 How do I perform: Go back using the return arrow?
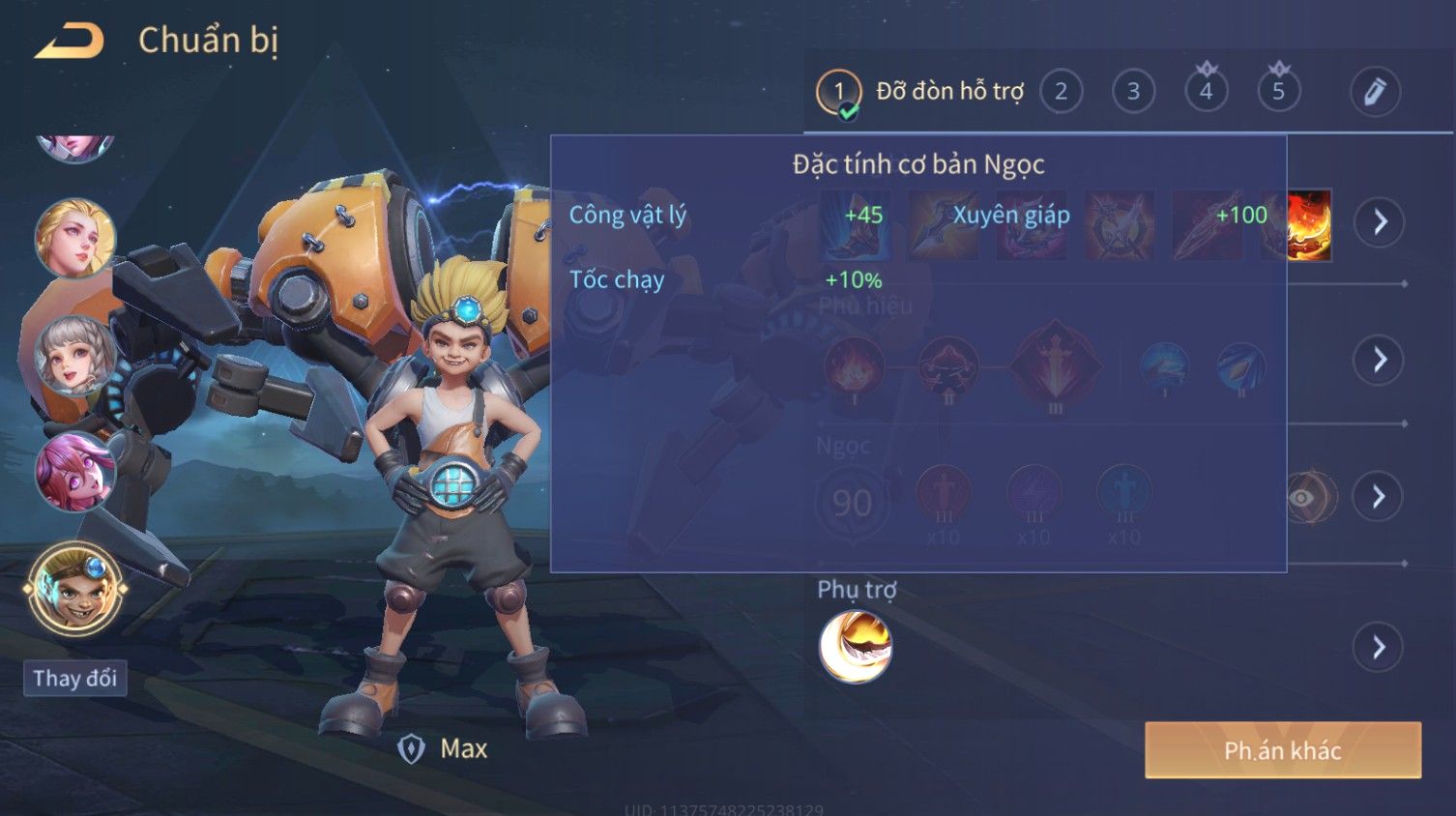[x=70, y=41]
